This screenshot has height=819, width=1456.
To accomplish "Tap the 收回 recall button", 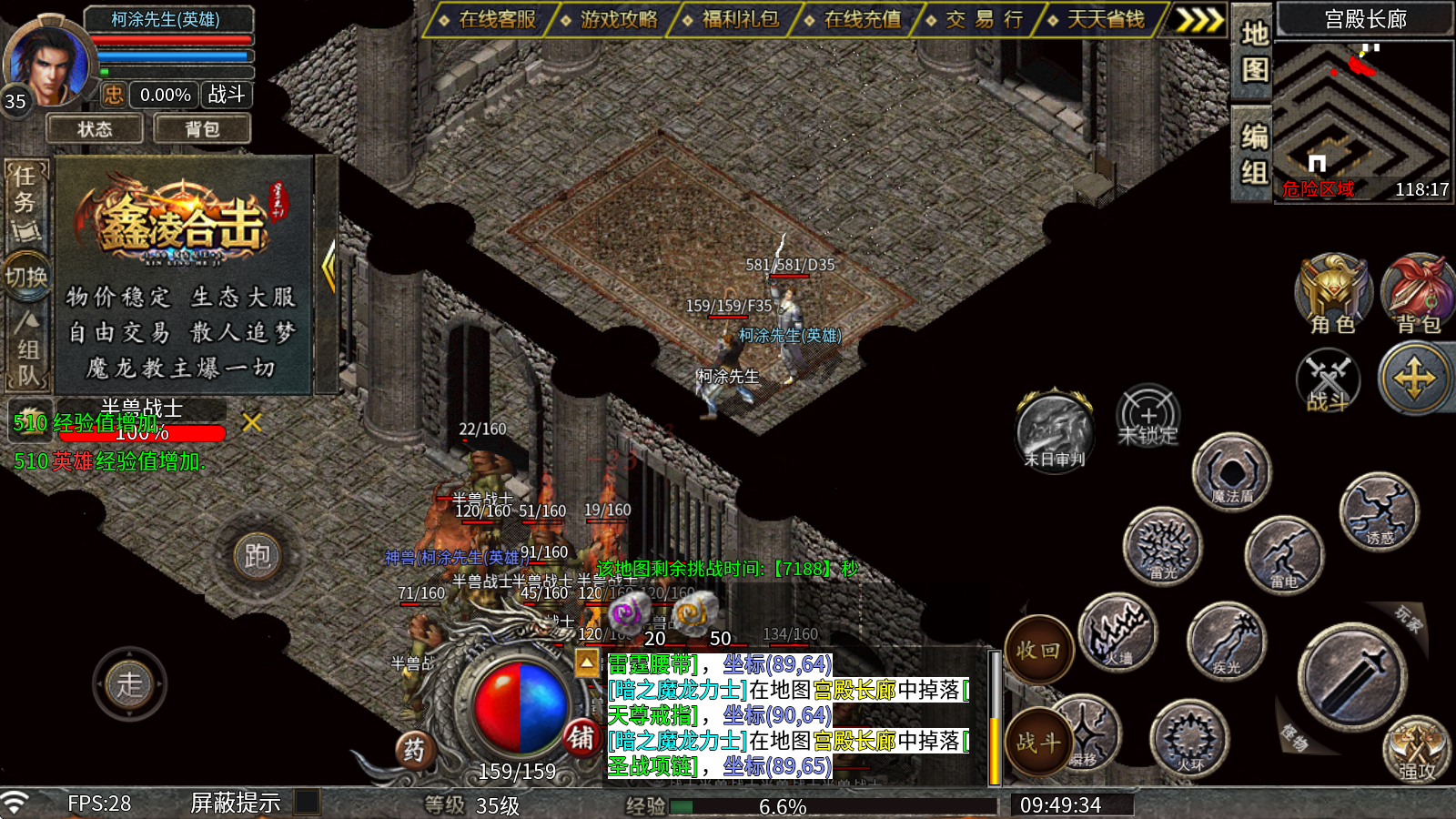I will [x=1037, y=651].
